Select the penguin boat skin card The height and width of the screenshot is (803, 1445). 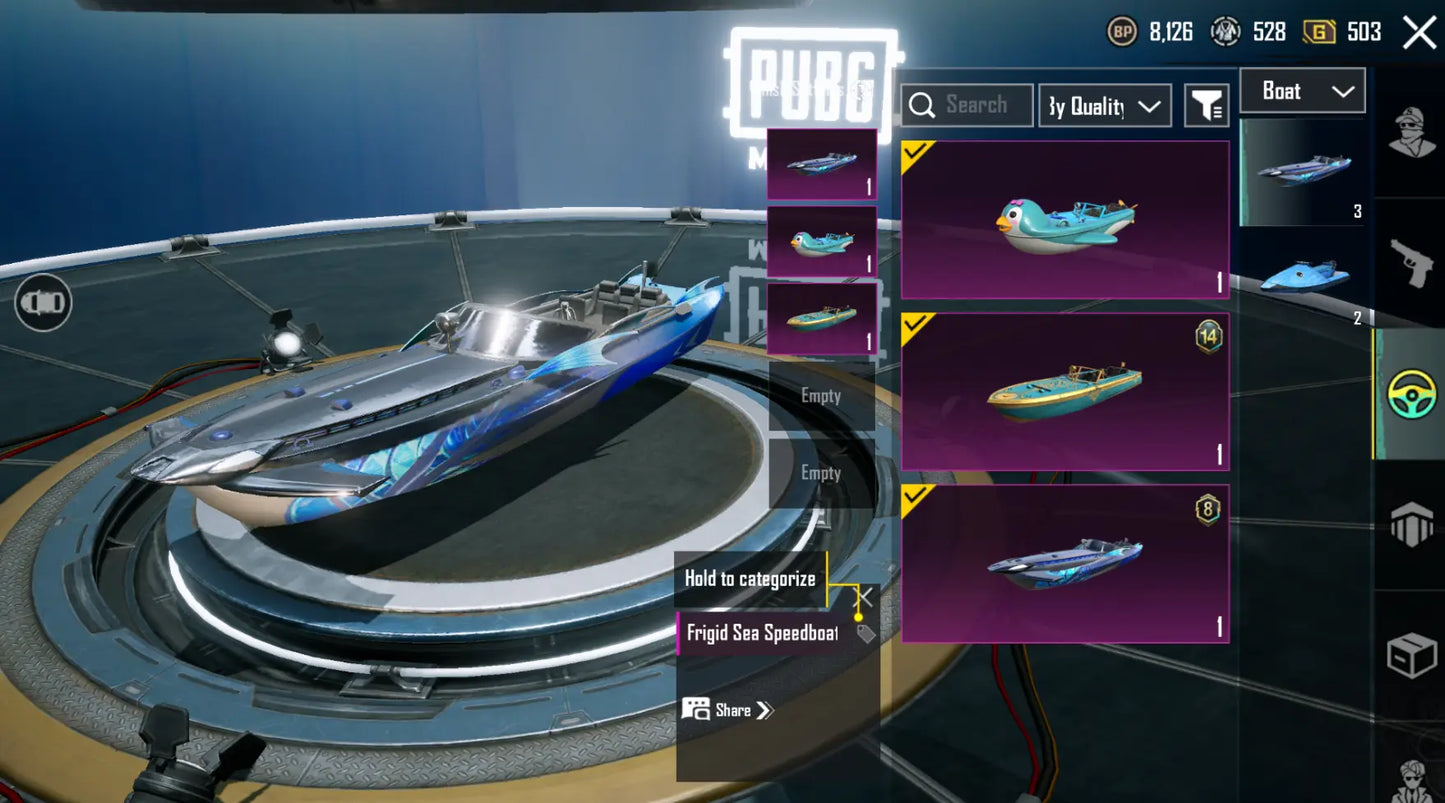1065,219
